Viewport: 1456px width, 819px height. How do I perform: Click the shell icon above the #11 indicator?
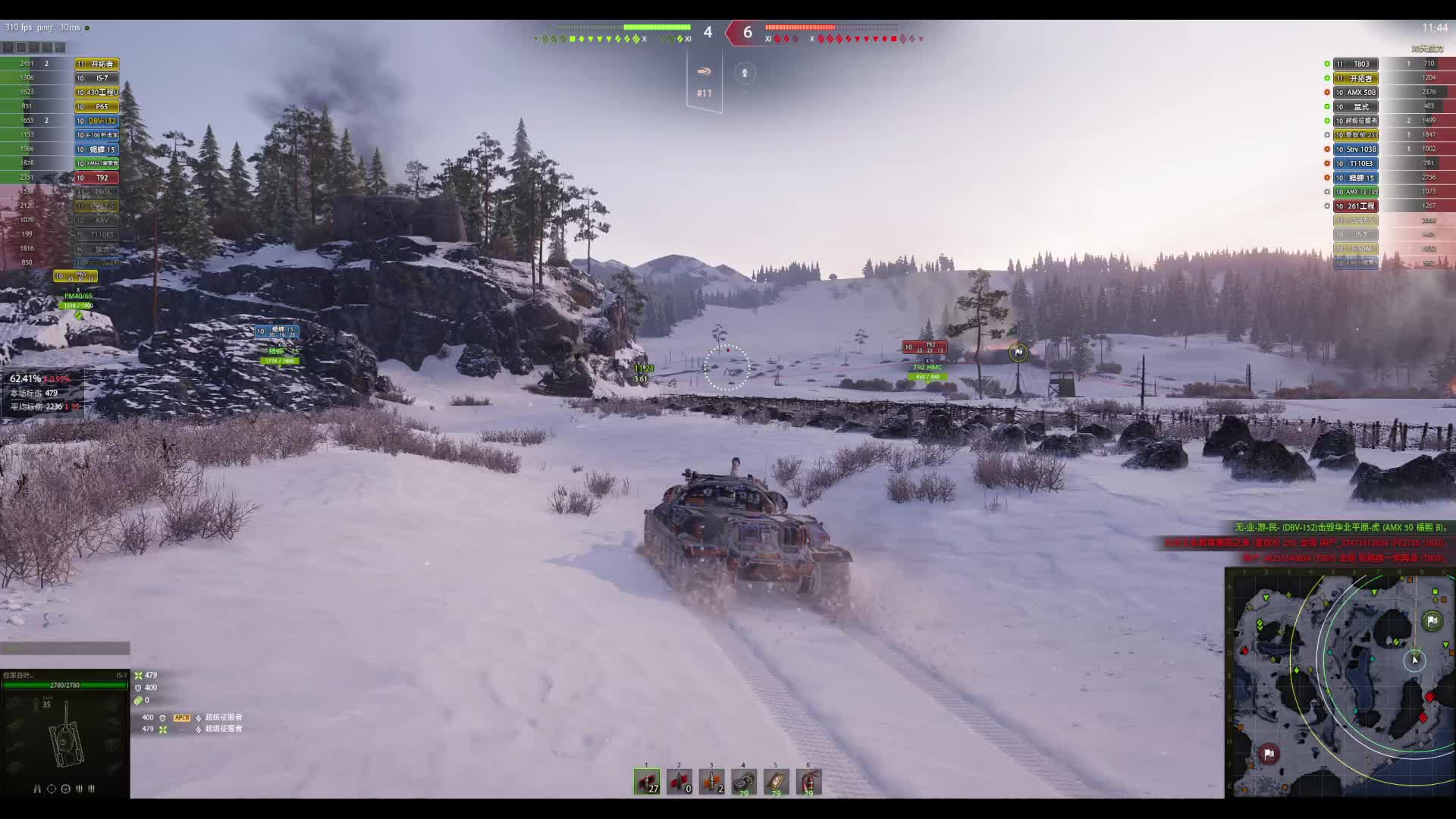click(704, 71)
